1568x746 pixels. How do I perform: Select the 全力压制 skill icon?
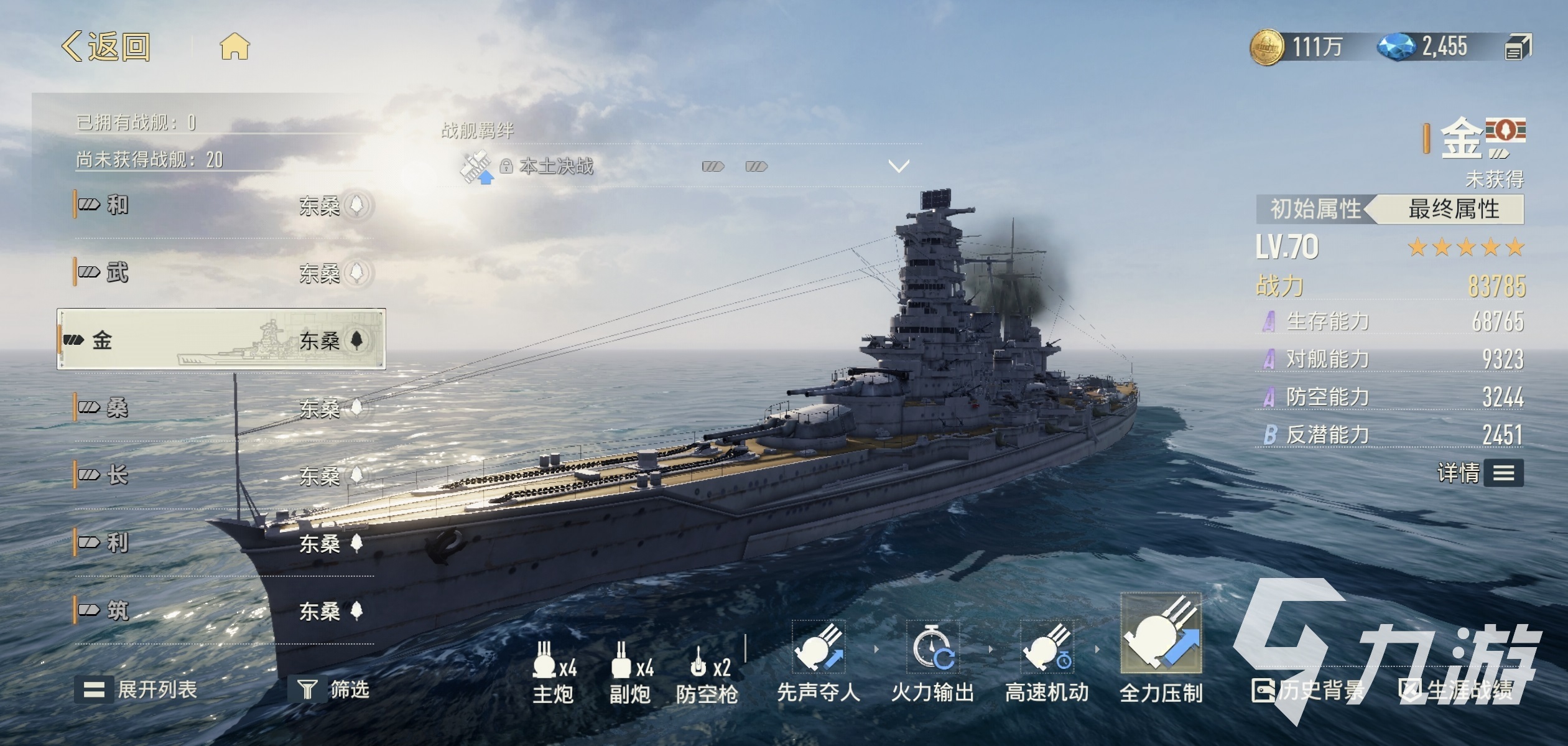pyautogui.click(x=1161, y=634)
